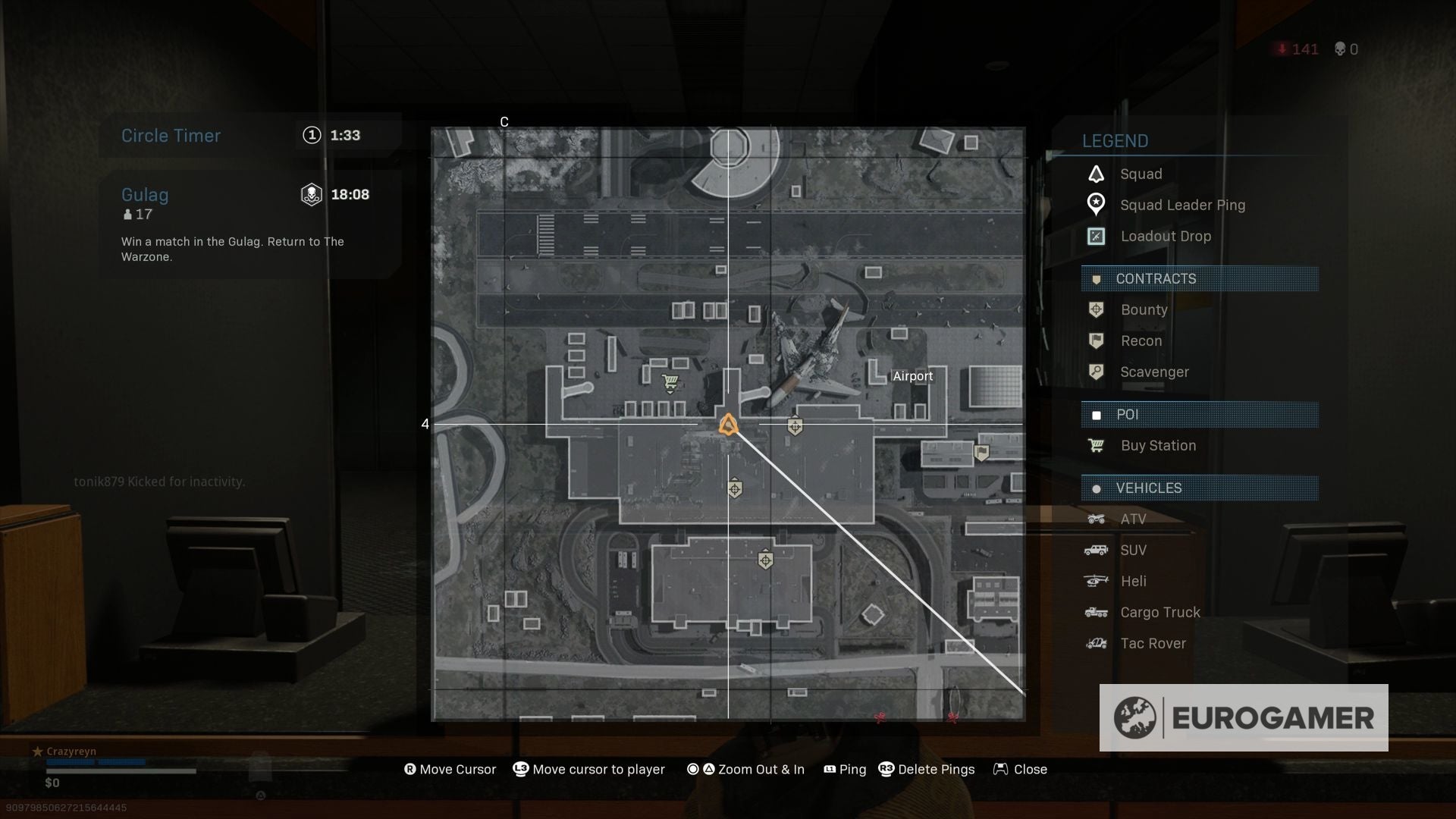Select the Bounty legend entry
Screen dimensions: 1456x819
[1144, 310]
